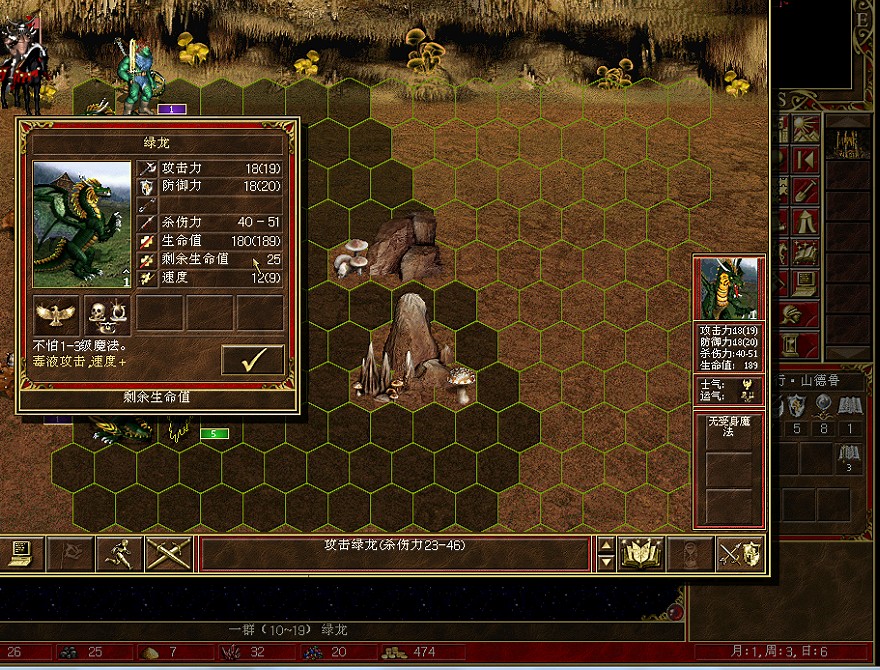Toggle auto-combat with the crossed swords button
Viewport: 880px width, 670px height.
point(169,553)
